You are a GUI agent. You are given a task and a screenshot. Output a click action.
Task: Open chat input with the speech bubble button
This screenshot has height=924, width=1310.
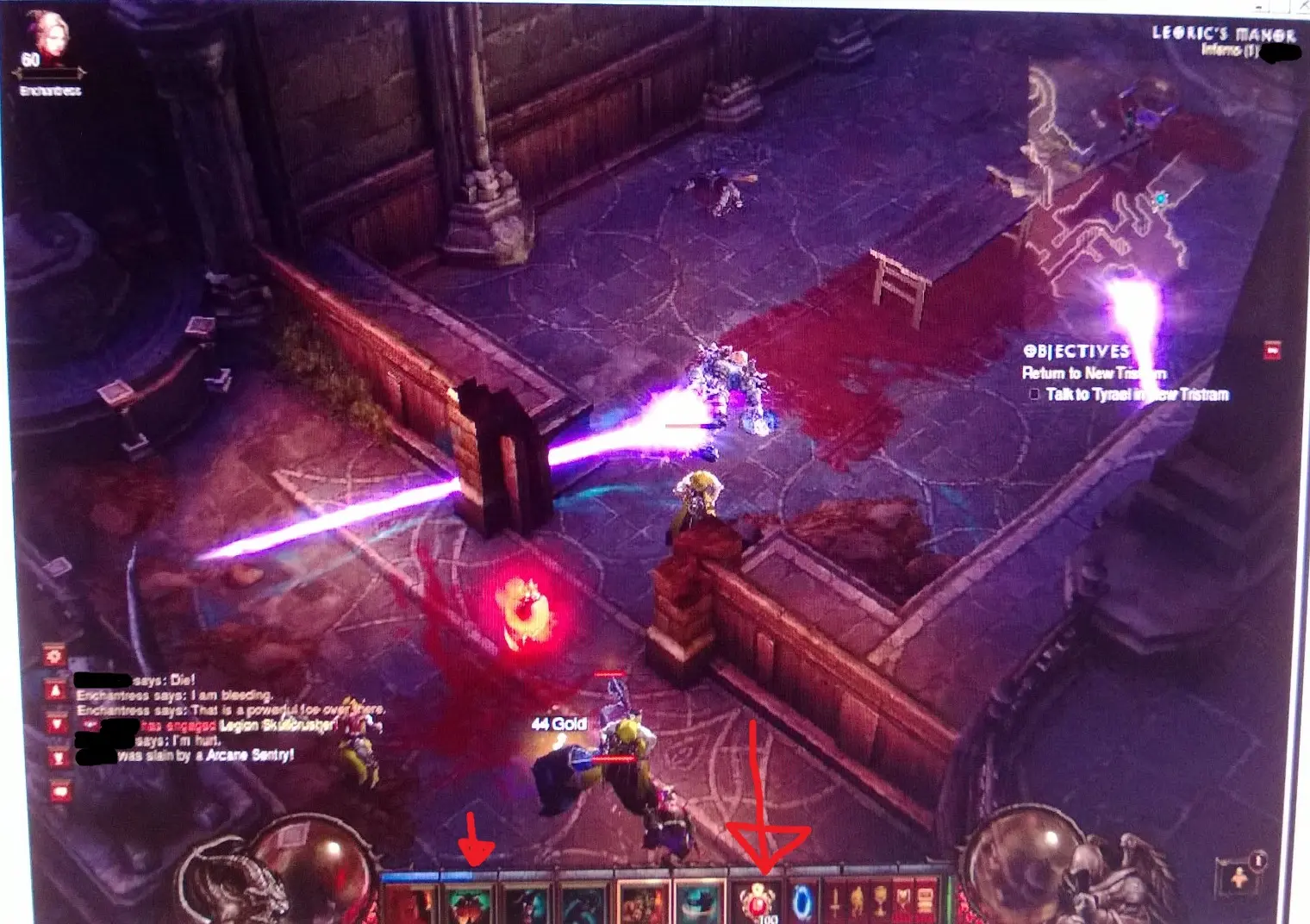click(x=59, y=791)
